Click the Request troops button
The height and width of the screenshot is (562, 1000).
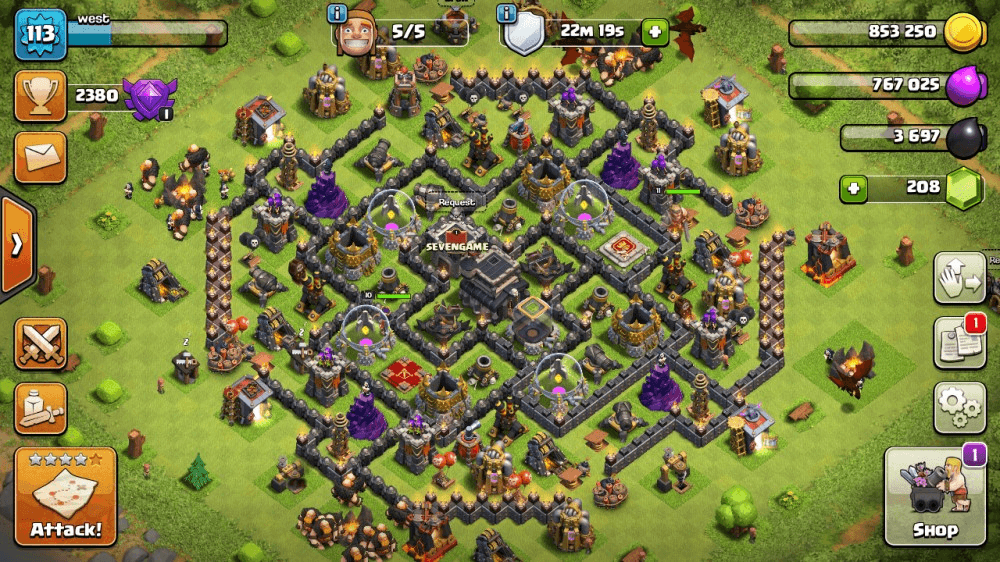tap(456, 201)
